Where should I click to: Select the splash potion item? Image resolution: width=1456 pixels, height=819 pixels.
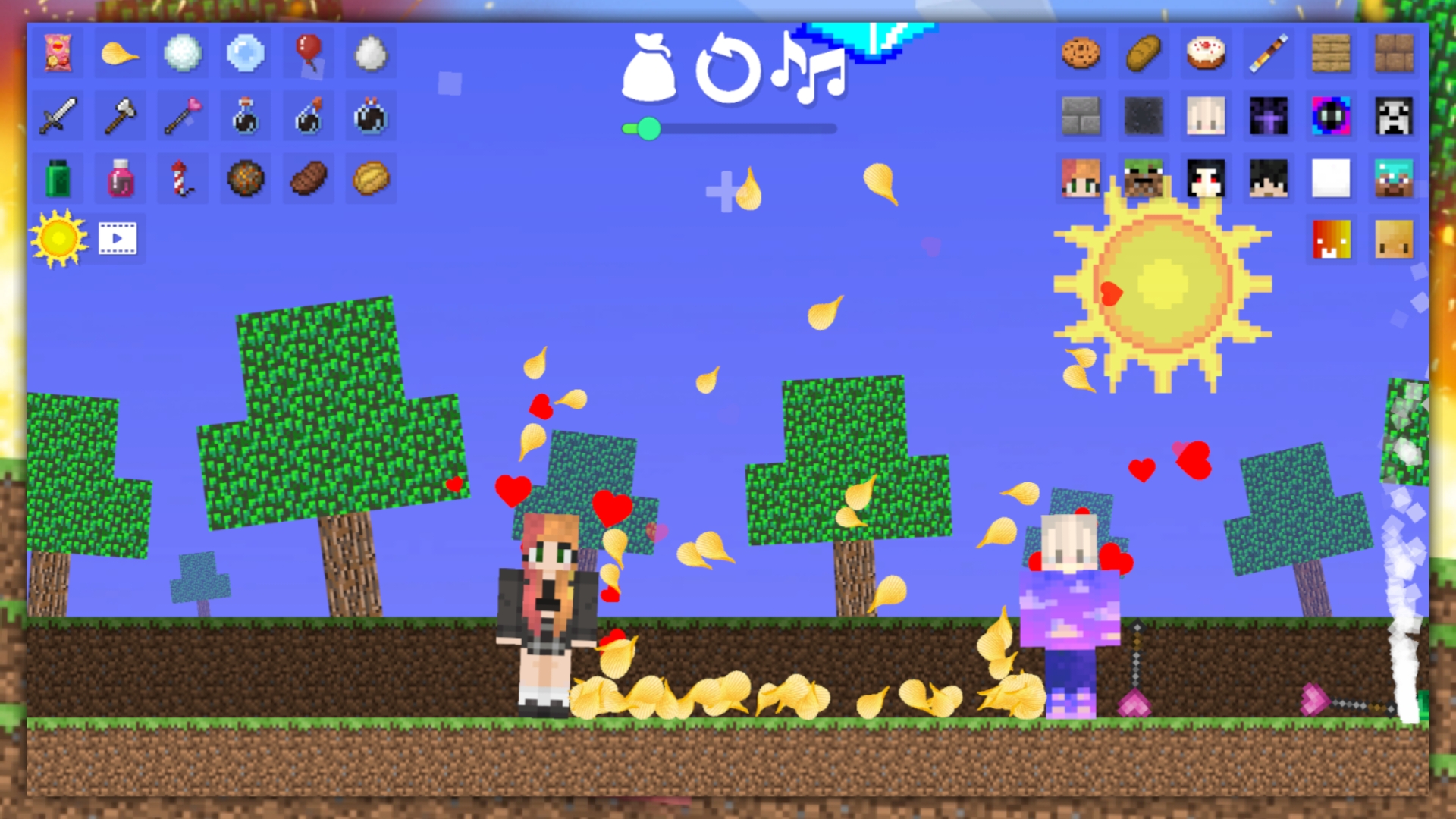[307, 116]
